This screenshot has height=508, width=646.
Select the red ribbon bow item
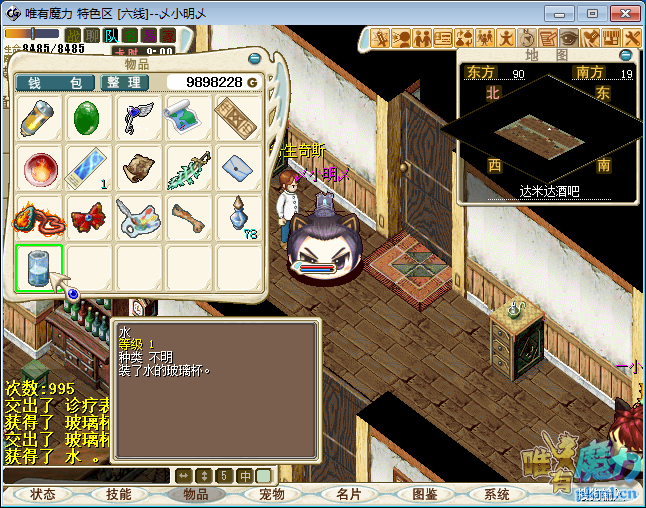(90, 217)
